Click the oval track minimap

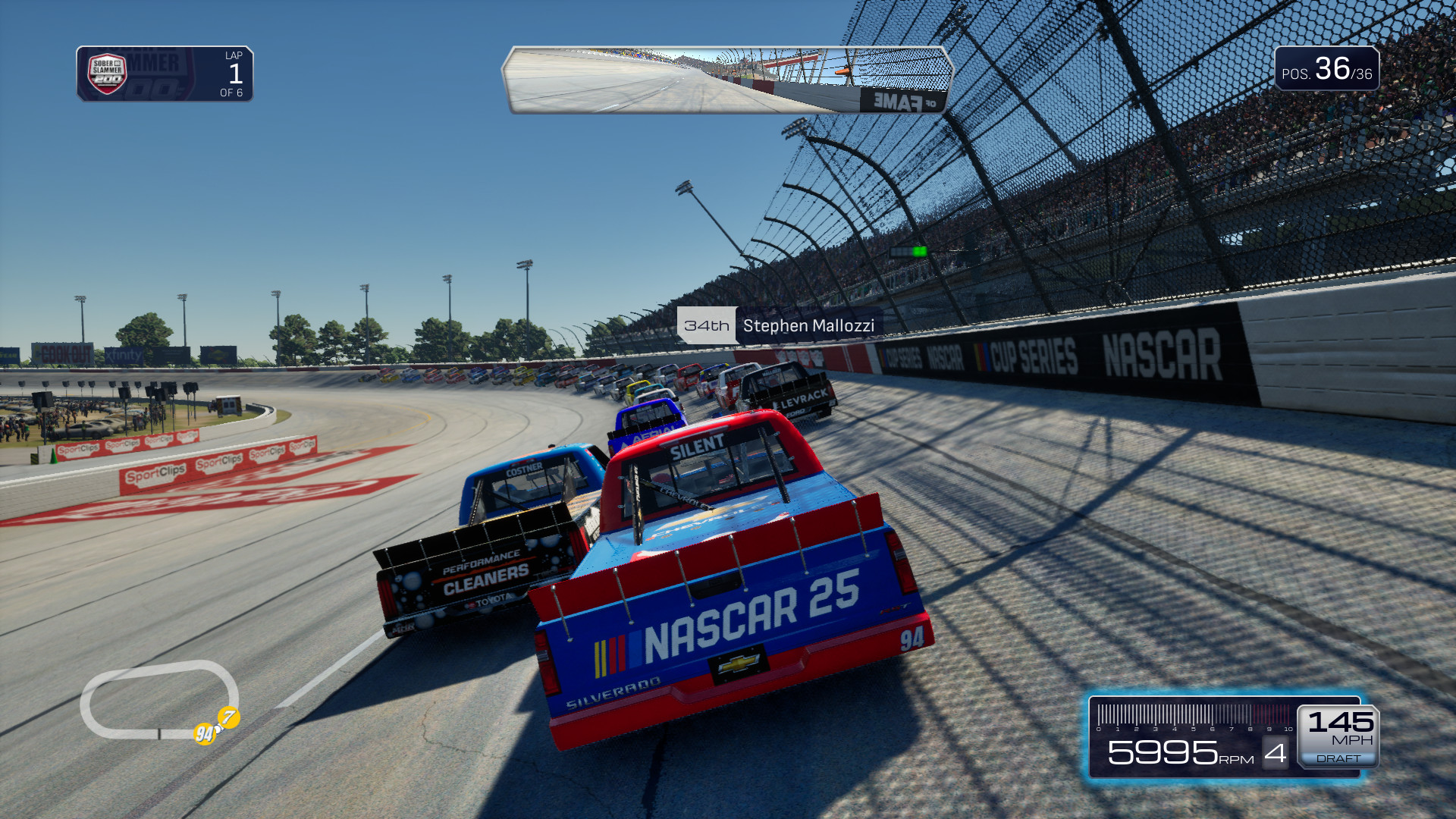point(158,698)
